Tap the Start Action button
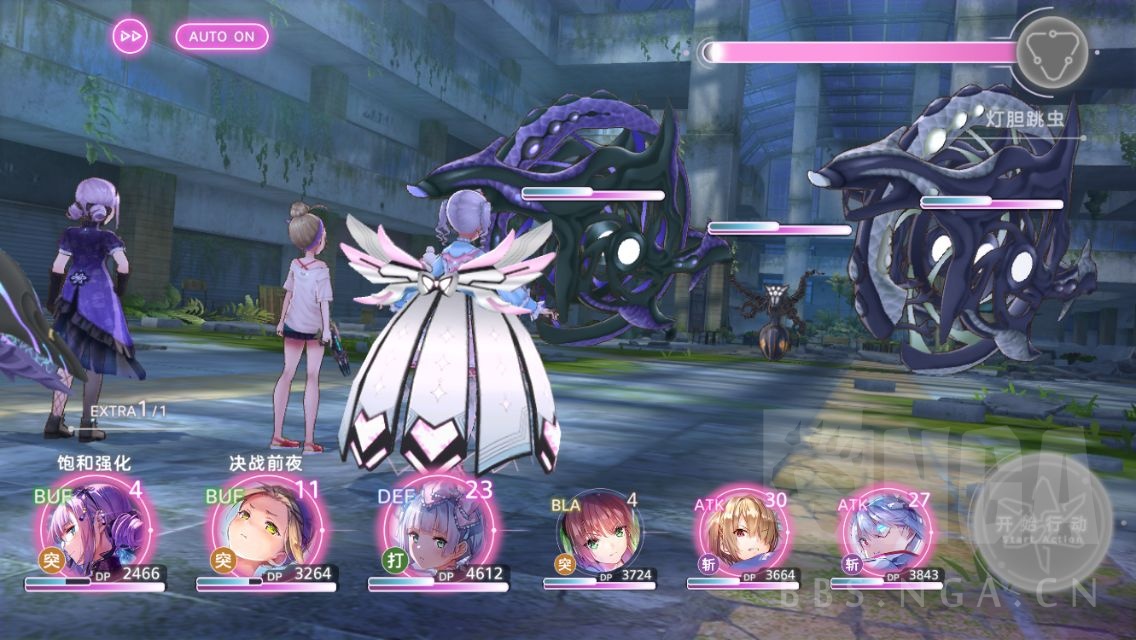 (x=1039, y=524)
